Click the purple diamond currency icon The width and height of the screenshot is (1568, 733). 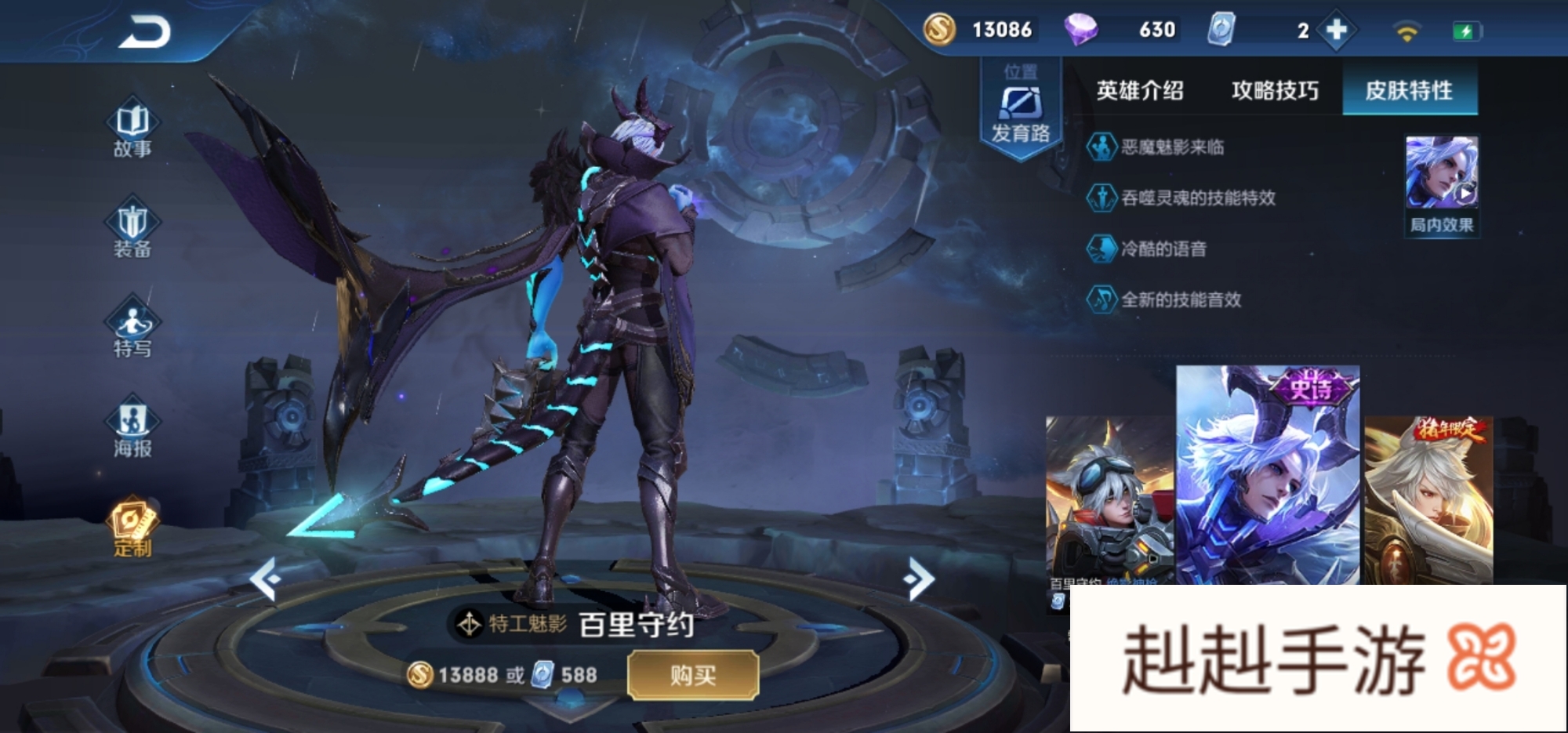pyautogui.click(x=1080, y=31)
